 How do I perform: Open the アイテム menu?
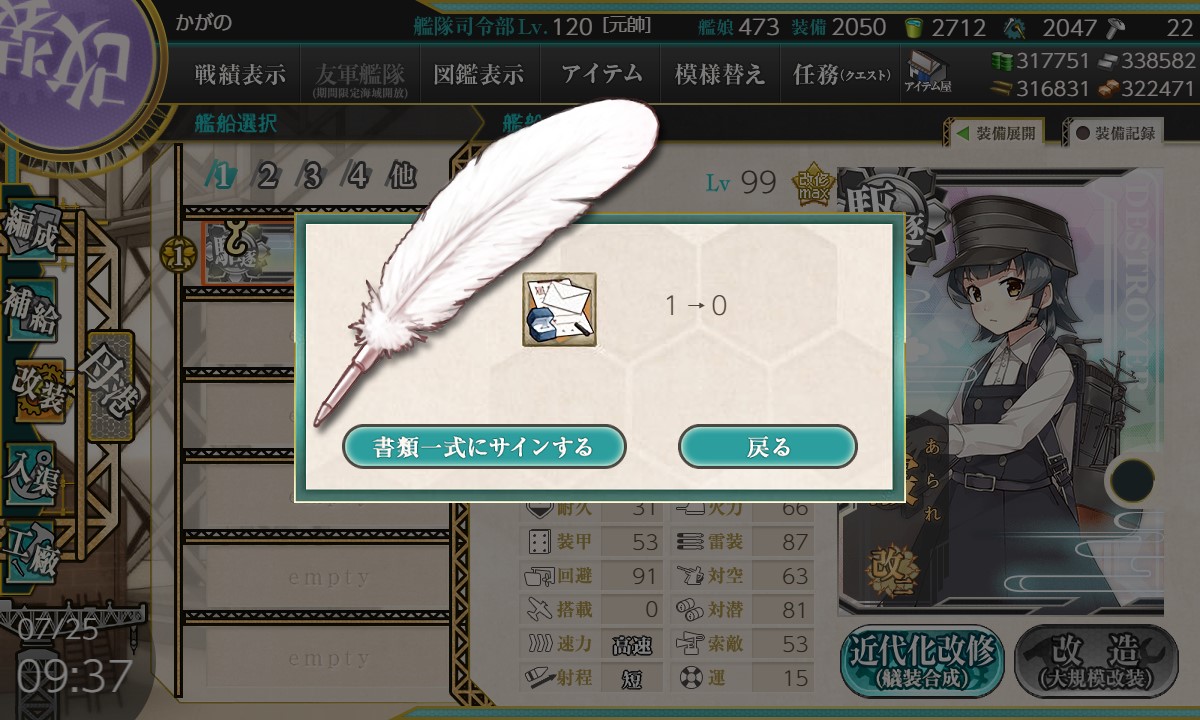[x=602, y=75]
